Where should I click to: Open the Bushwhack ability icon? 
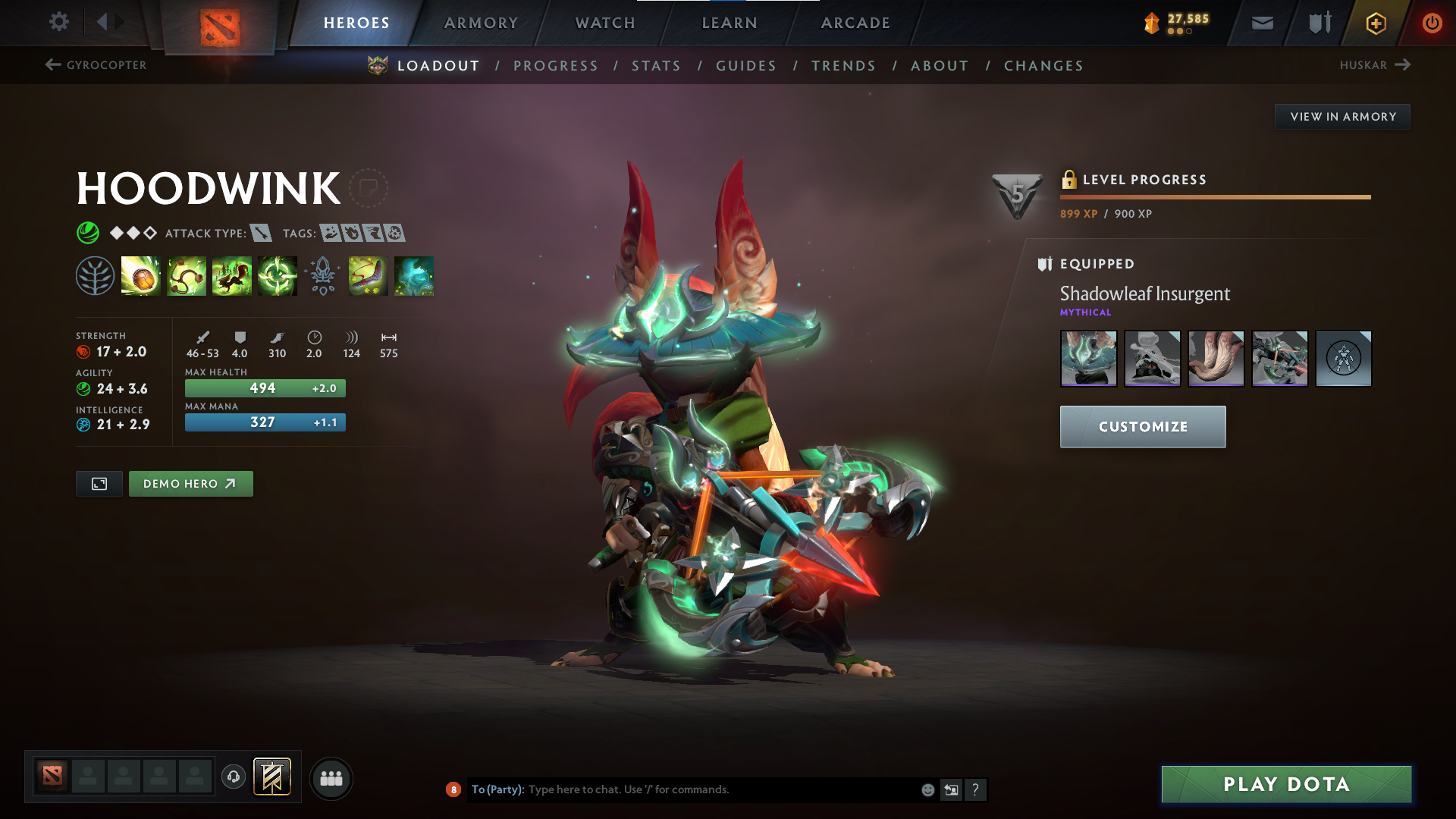pyautogui.click(x=186, y=277)
